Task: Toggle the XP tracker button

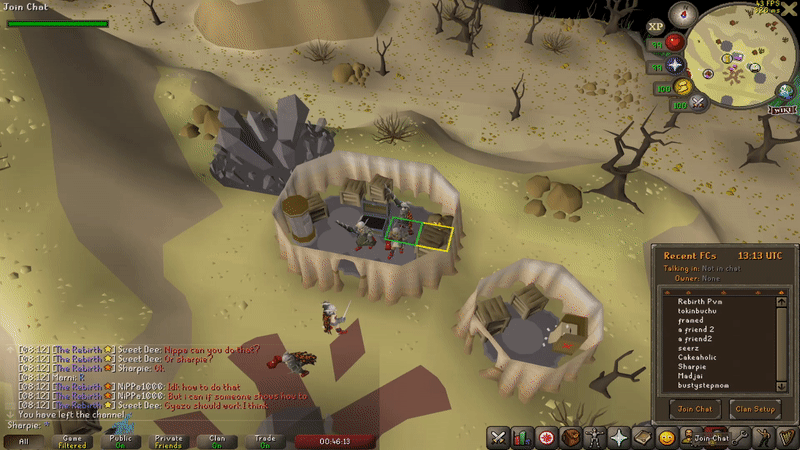Action: pos(656,27)
